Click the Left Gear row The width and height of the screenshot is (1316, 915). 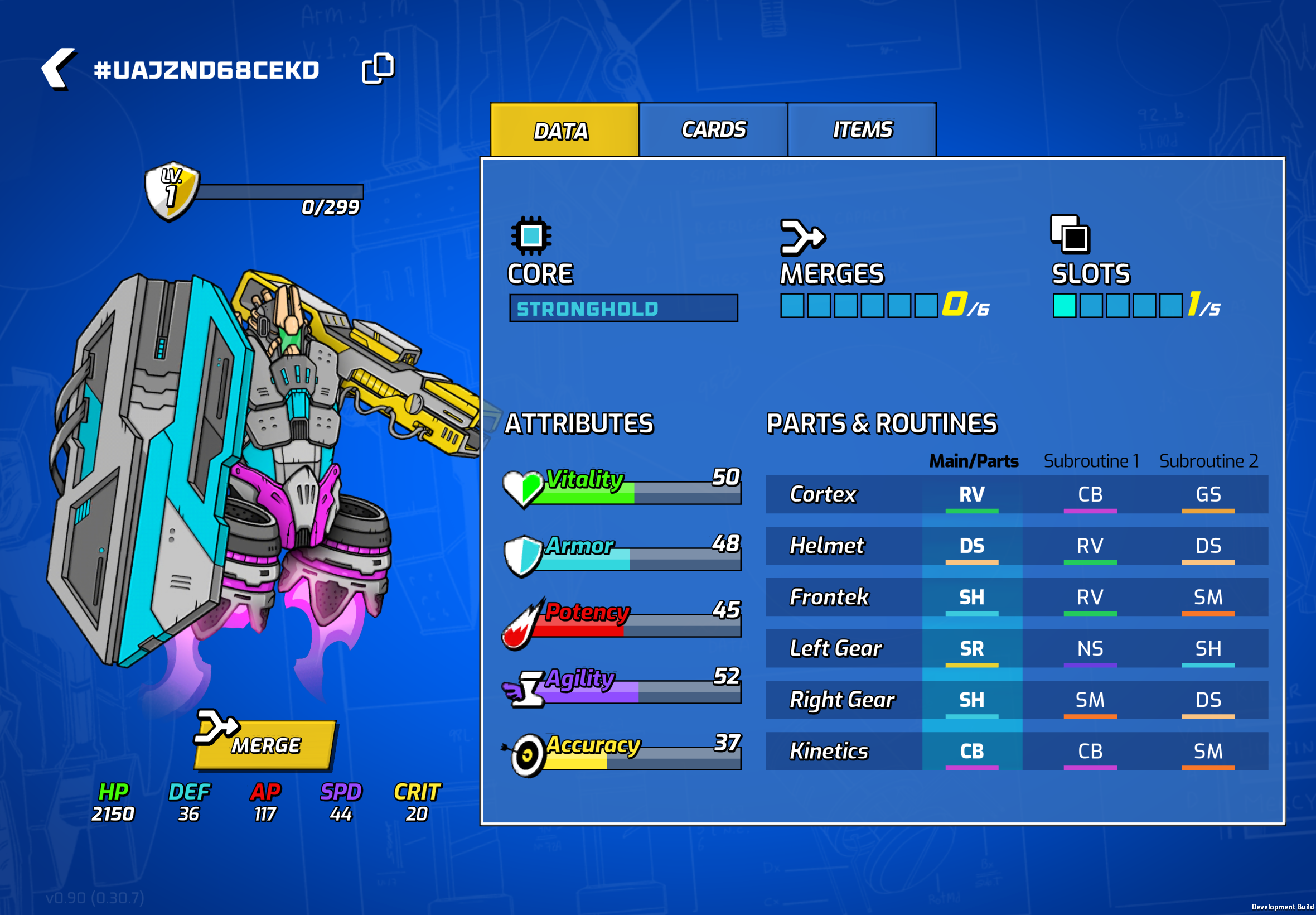point(1017,648)
